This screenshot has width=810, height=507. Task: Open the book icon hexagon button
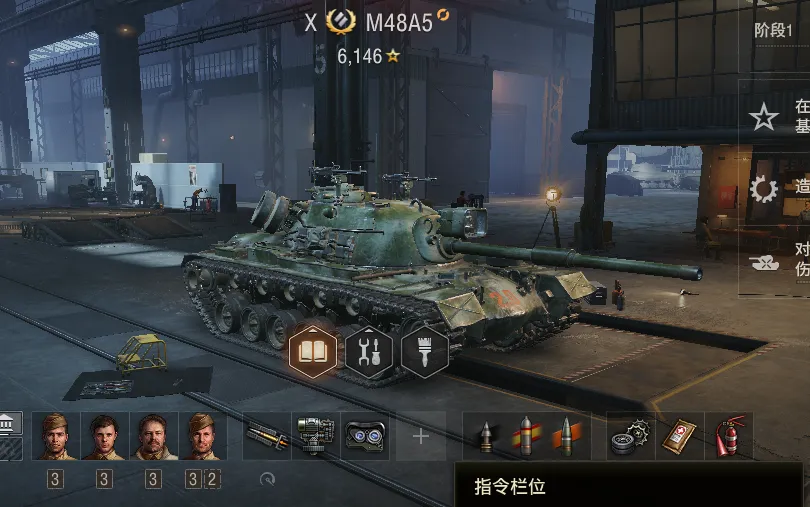tap(313, 351)
